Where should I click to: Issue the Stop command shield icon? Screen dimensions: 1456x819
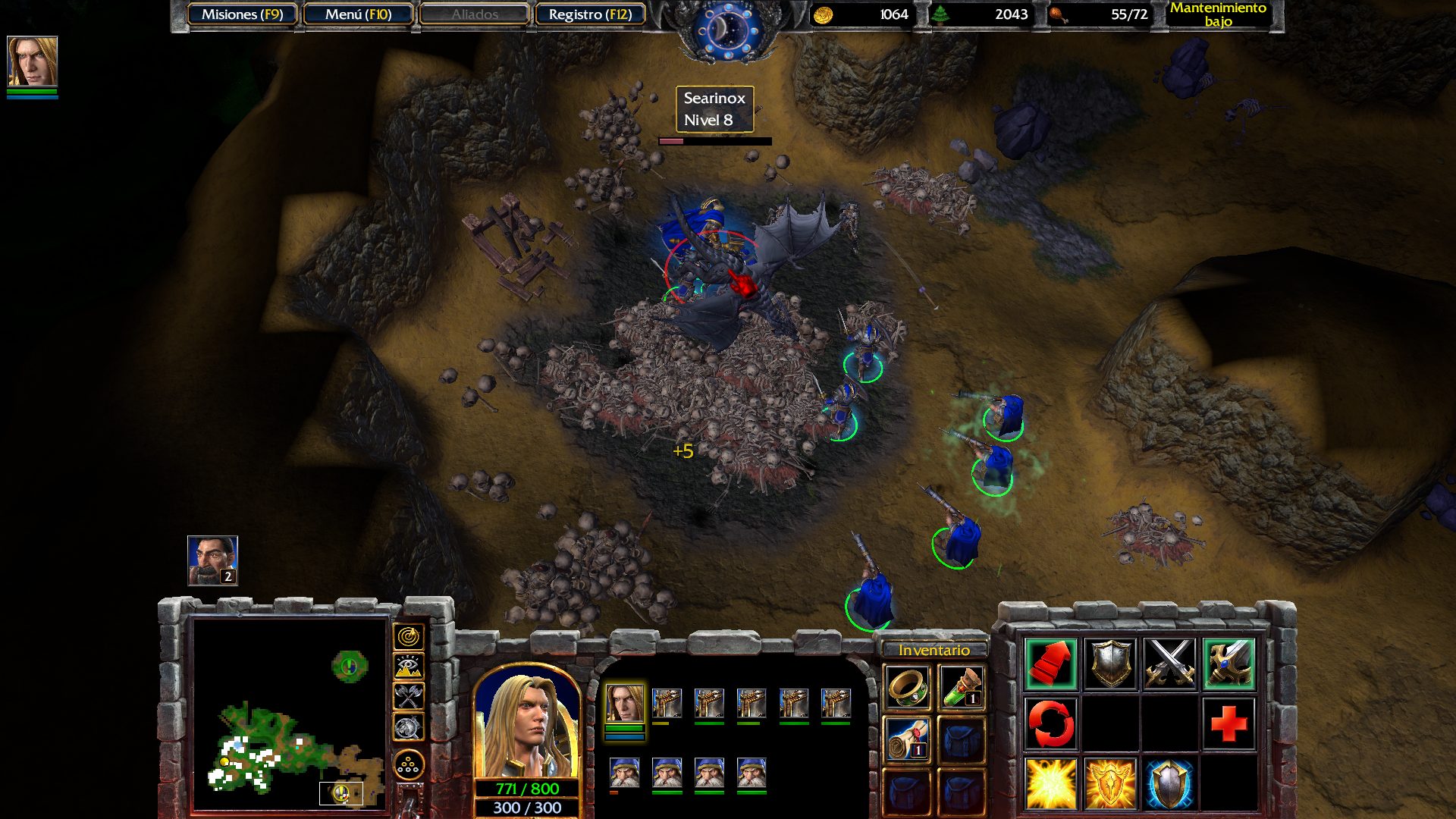[x=1109, y=664]
